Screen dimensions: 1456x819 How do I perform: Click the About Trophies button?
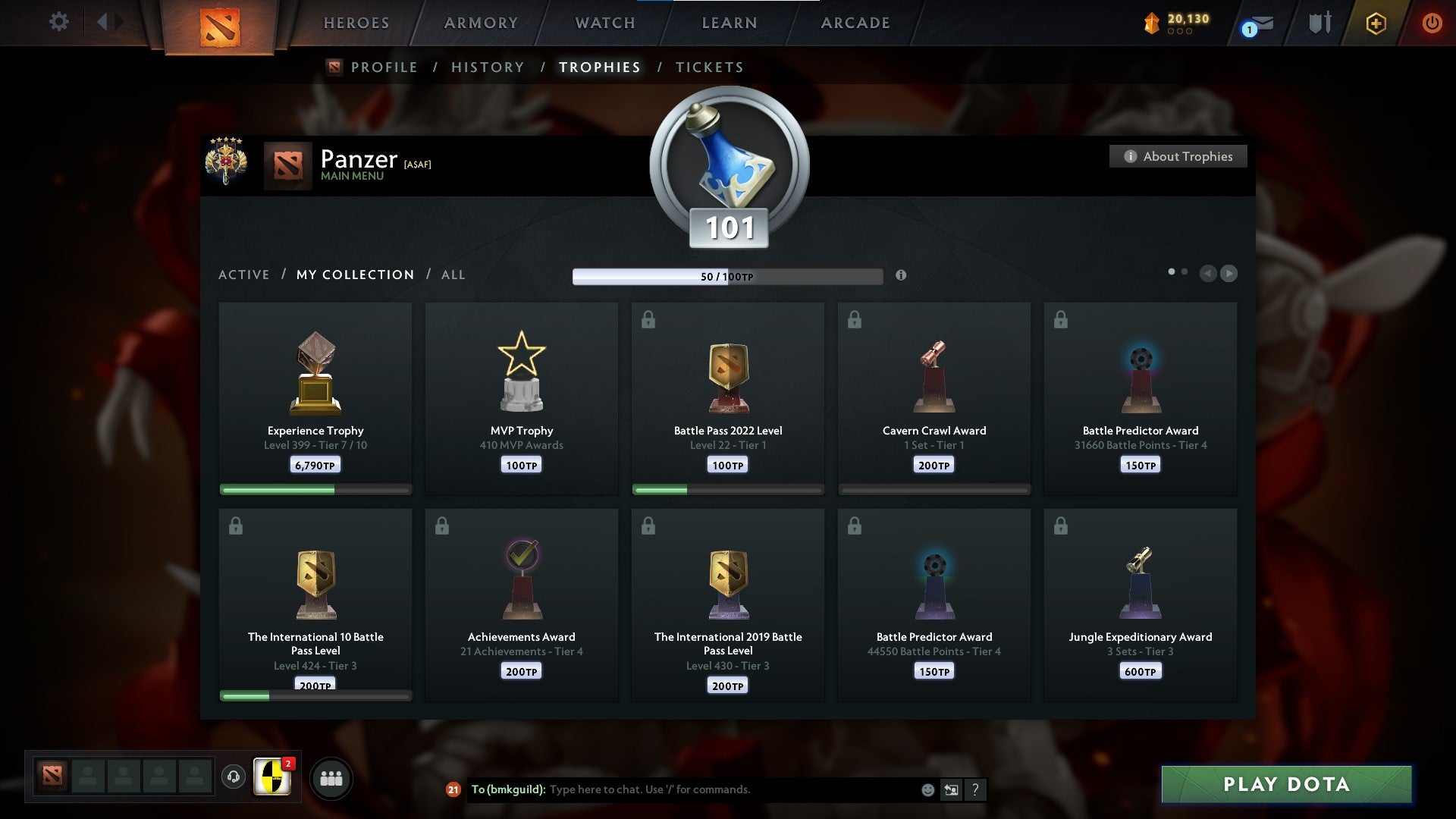[1178, 156]
